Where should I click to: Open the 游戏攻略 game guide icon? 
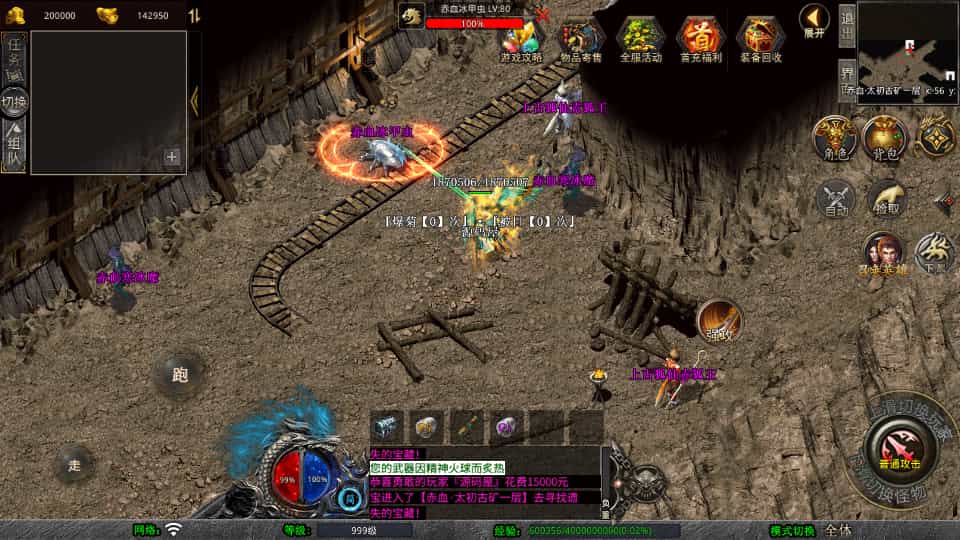[x=521, y=40]
